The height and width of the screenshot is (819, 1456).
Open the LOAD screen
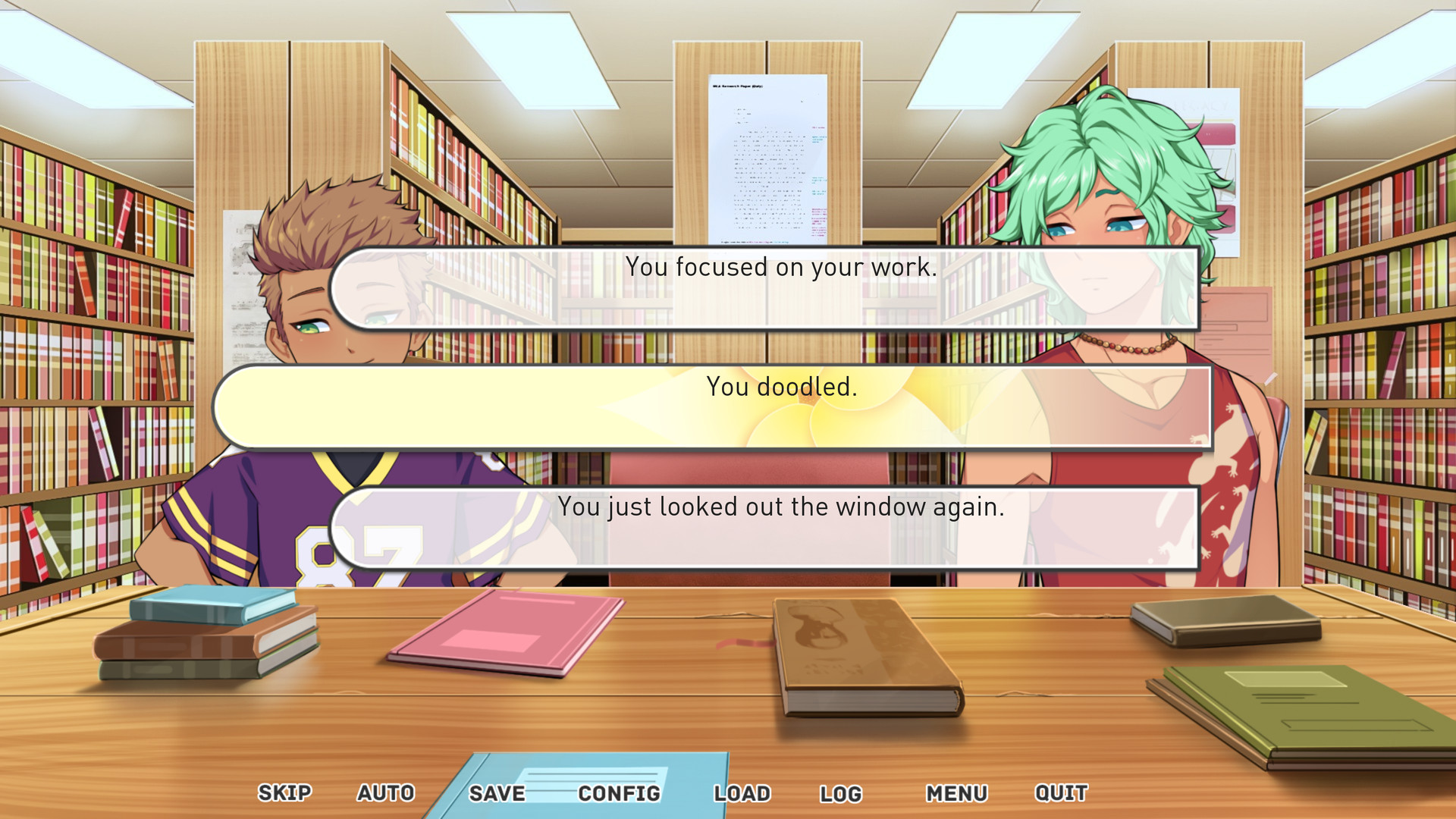(x=742, y=792)
